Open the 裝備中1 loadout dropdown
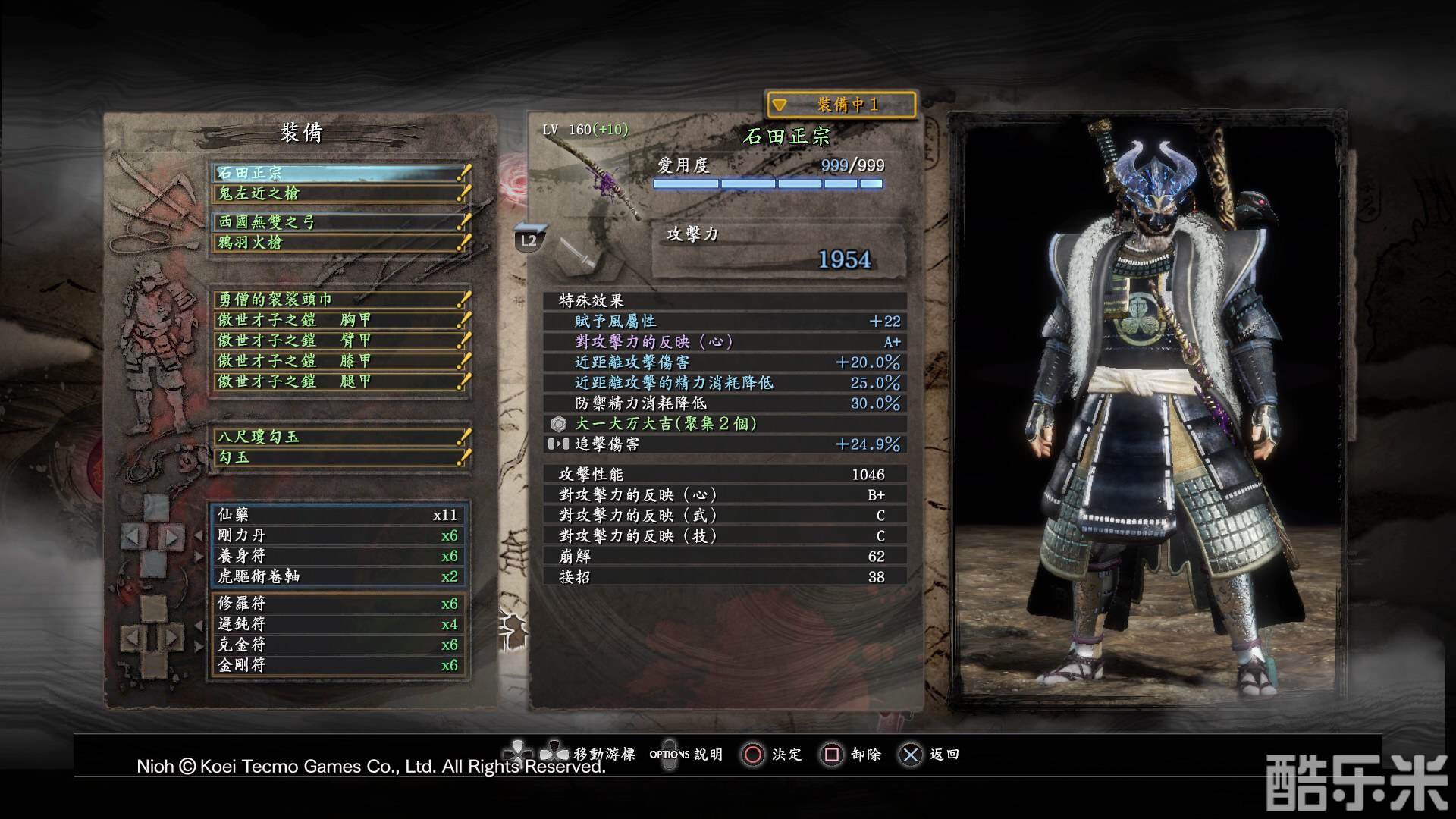Image resolution: width=1456 pixels, height=819 pixels. click(841, 105)
